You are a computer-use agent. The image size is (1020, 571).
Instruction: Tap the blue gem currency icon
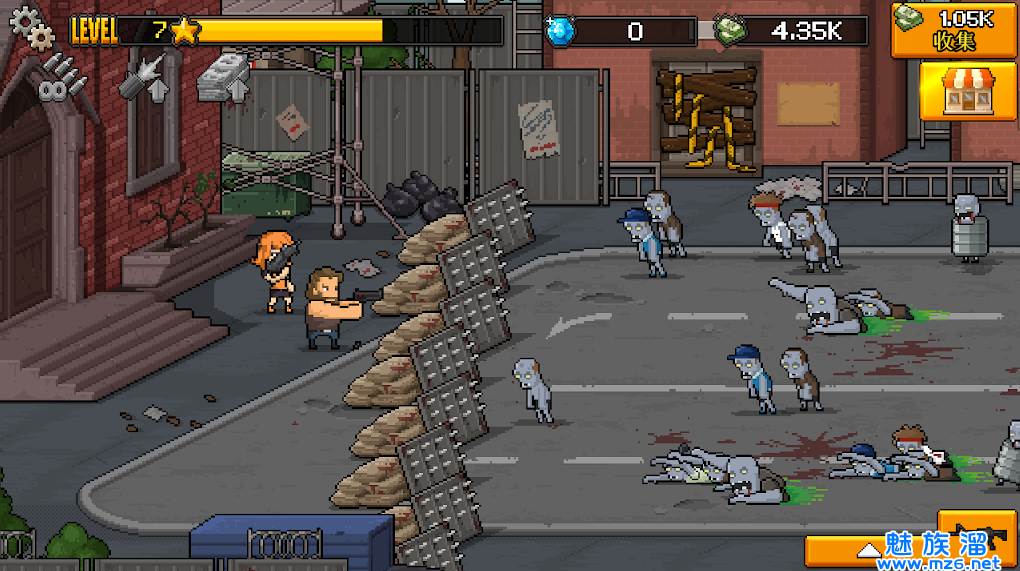pos(559,31)
